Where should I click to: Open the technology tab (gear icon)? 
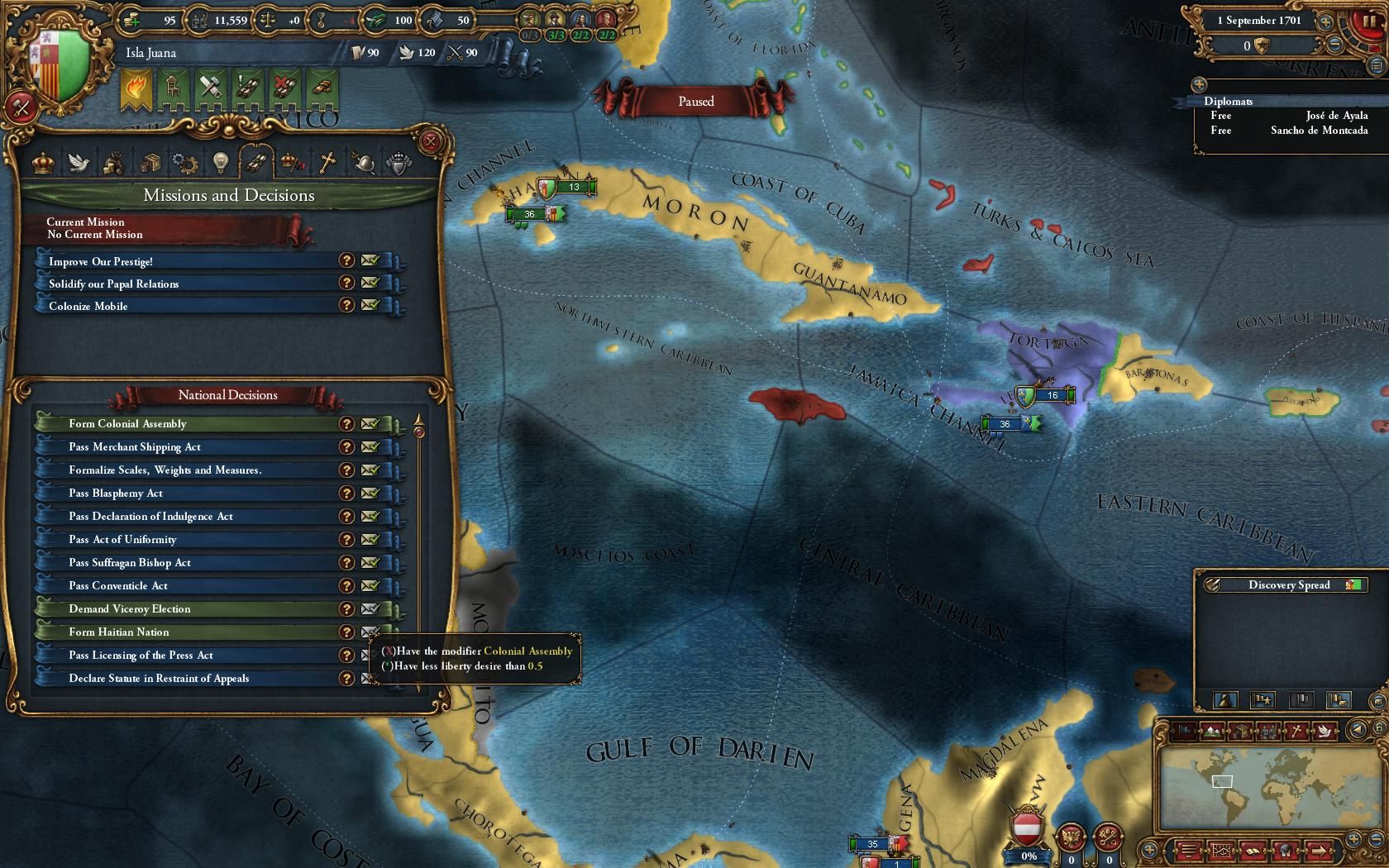(x=186, y=163)
